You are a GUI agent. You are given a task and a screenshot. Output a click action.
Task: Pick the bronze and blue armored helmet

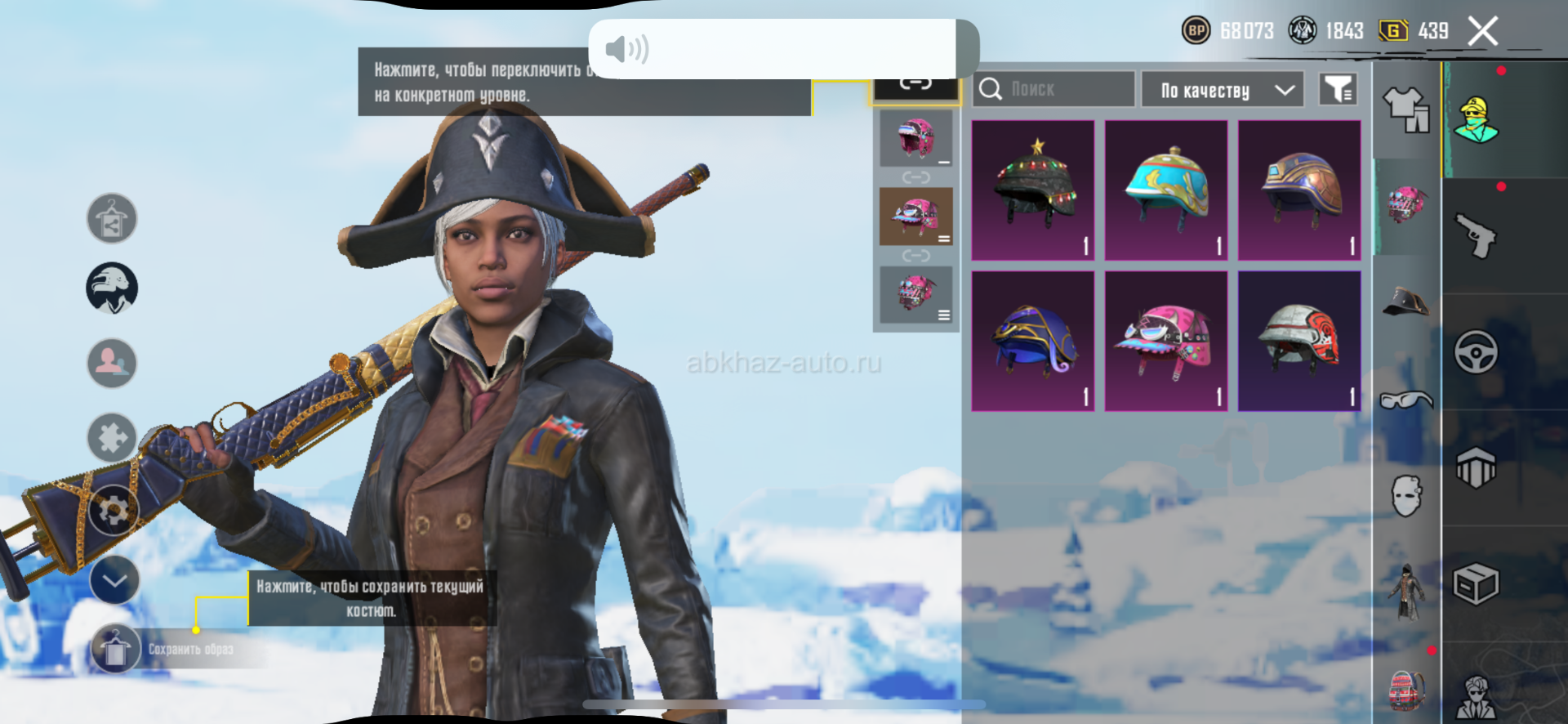click(1299, 190)
